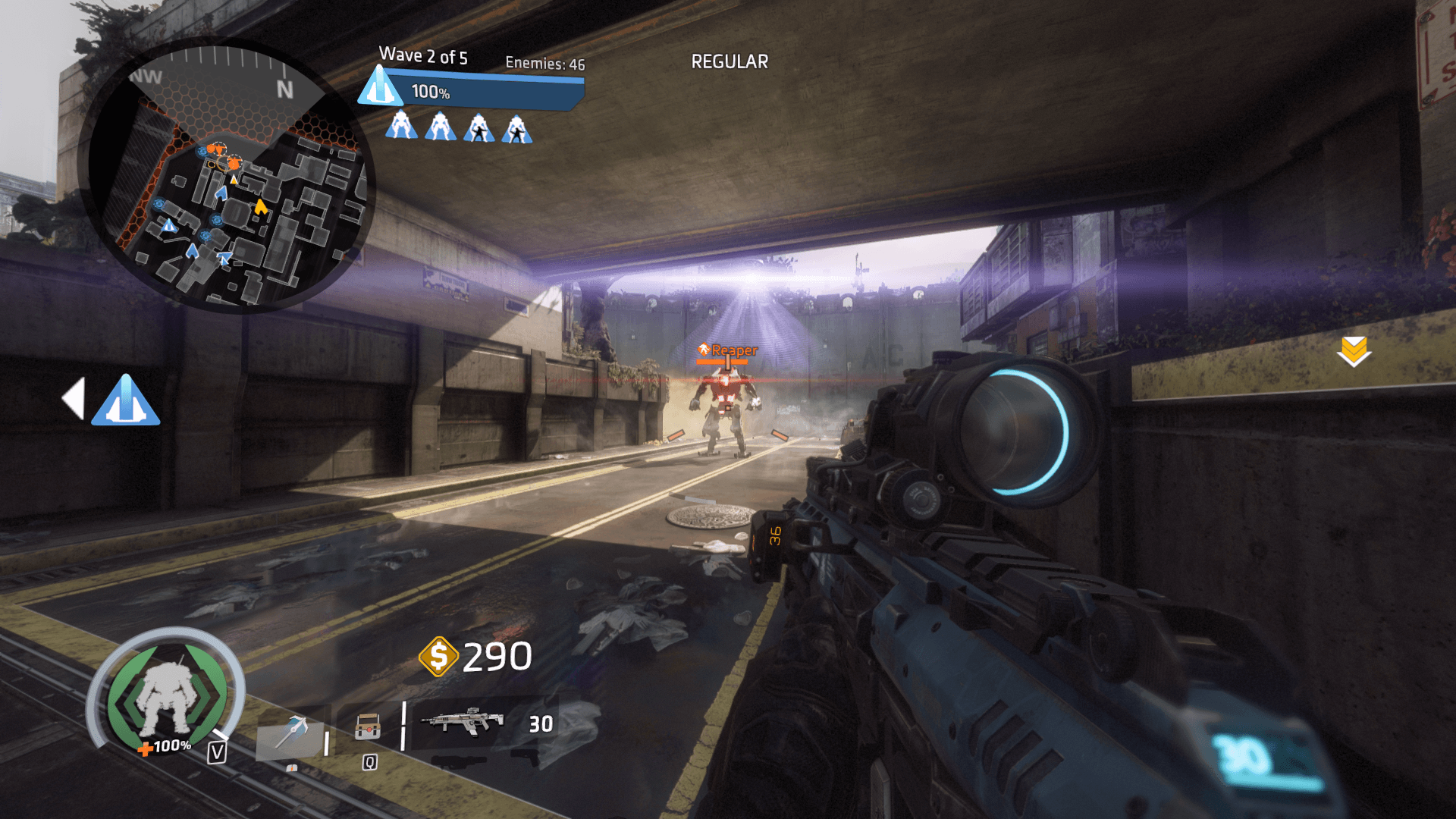This screenshot has height=819, width=1456.
Task: Select the REGULAR mode label at the top
Action: click(729, 61)
